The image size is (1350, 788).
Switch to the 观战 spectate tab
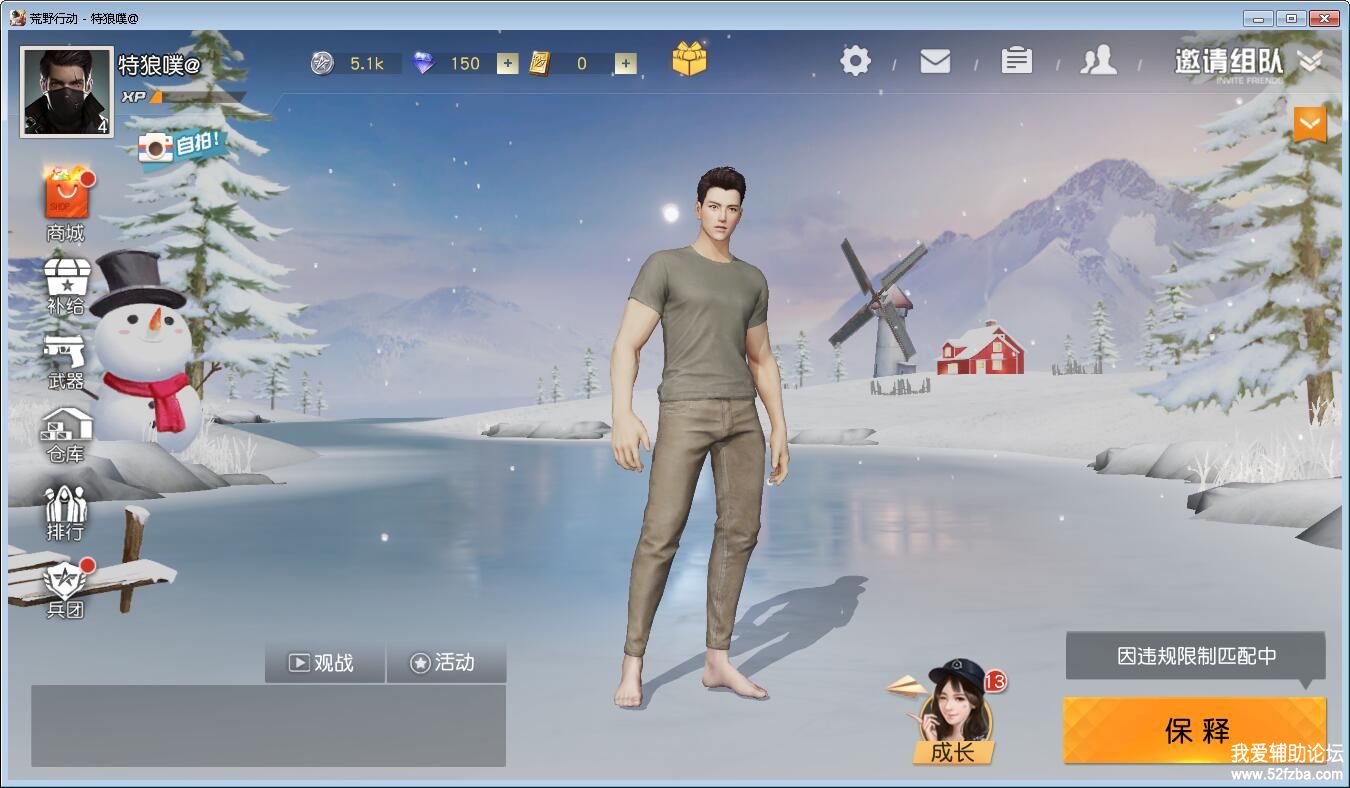(x=324, y=663)
